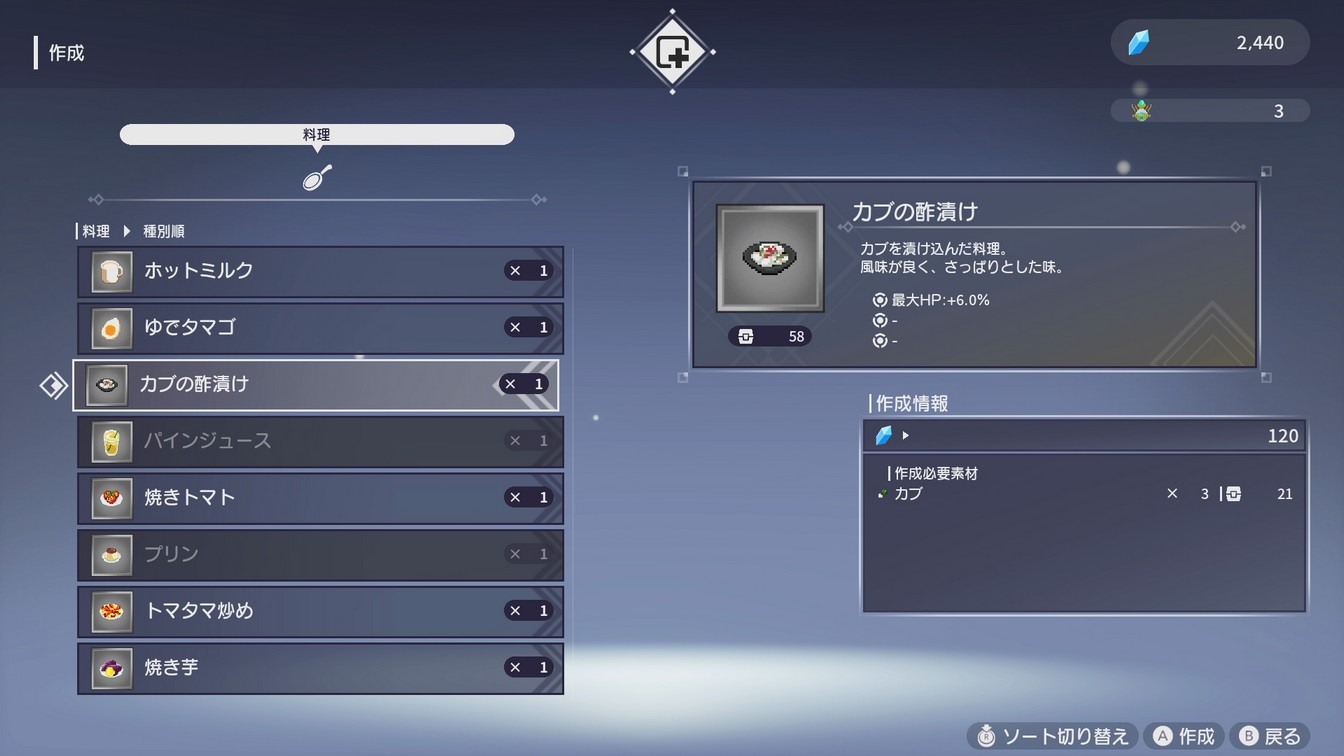Click the カブの酢漬け preview thumbnail
1344x756 pixels.
769,257
